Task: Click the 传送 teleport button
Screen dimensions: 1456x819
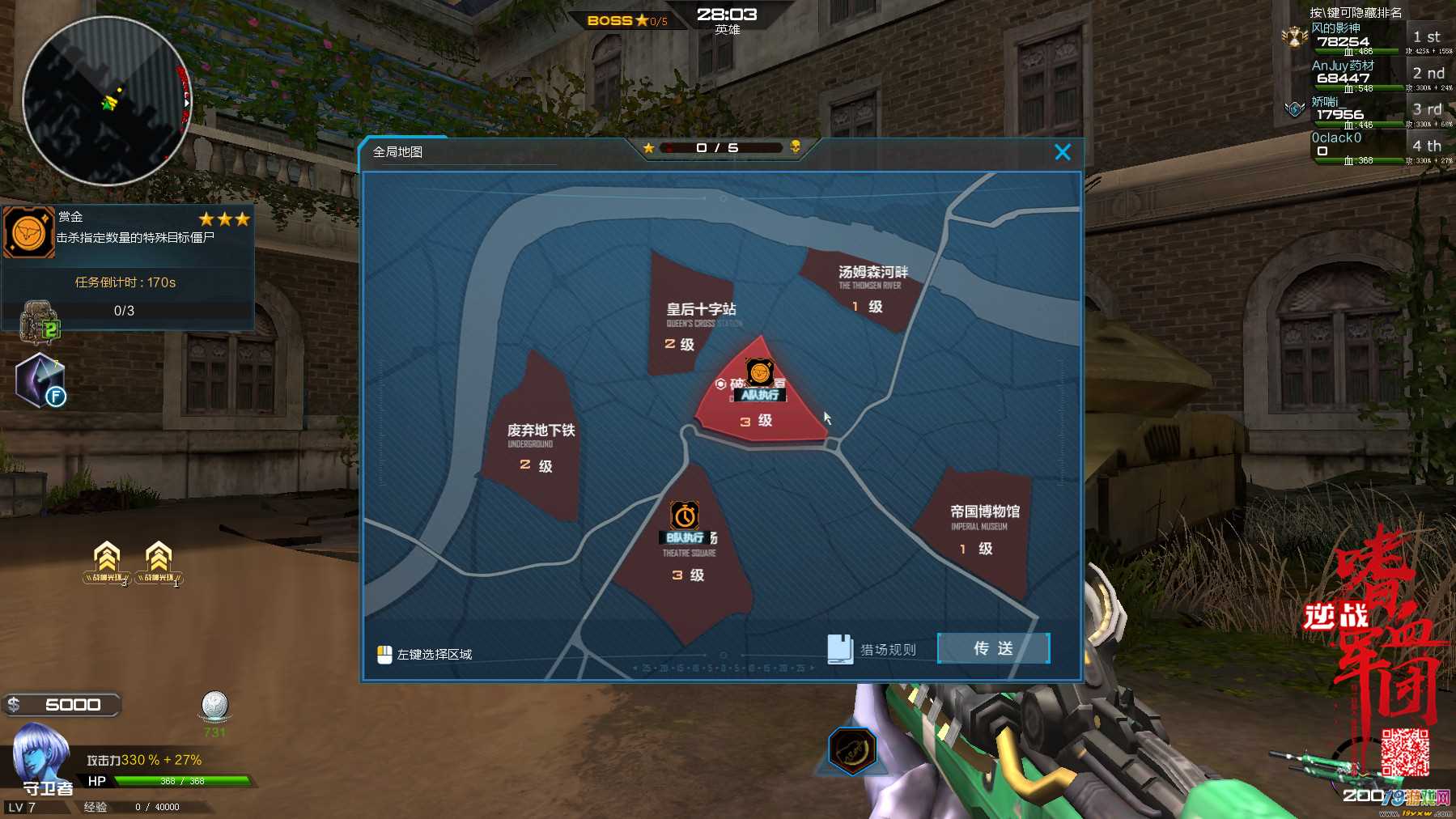Action: [x=993, y=648]
